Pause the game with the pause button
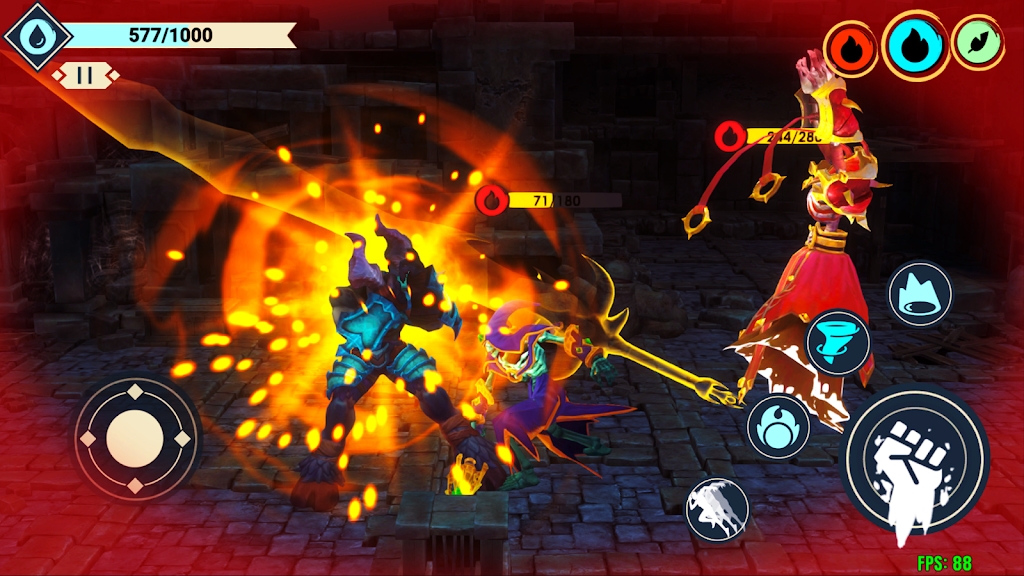The image size is (1024, 576). tap(85, 75)
